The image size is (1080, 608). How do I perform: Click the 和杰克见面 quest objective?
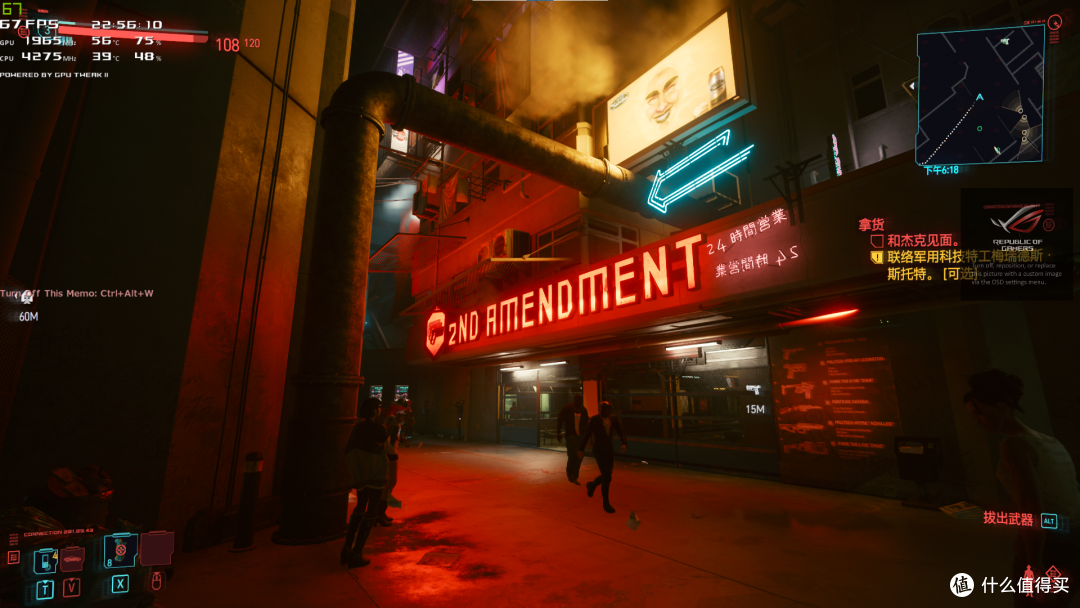coord(923,241)
